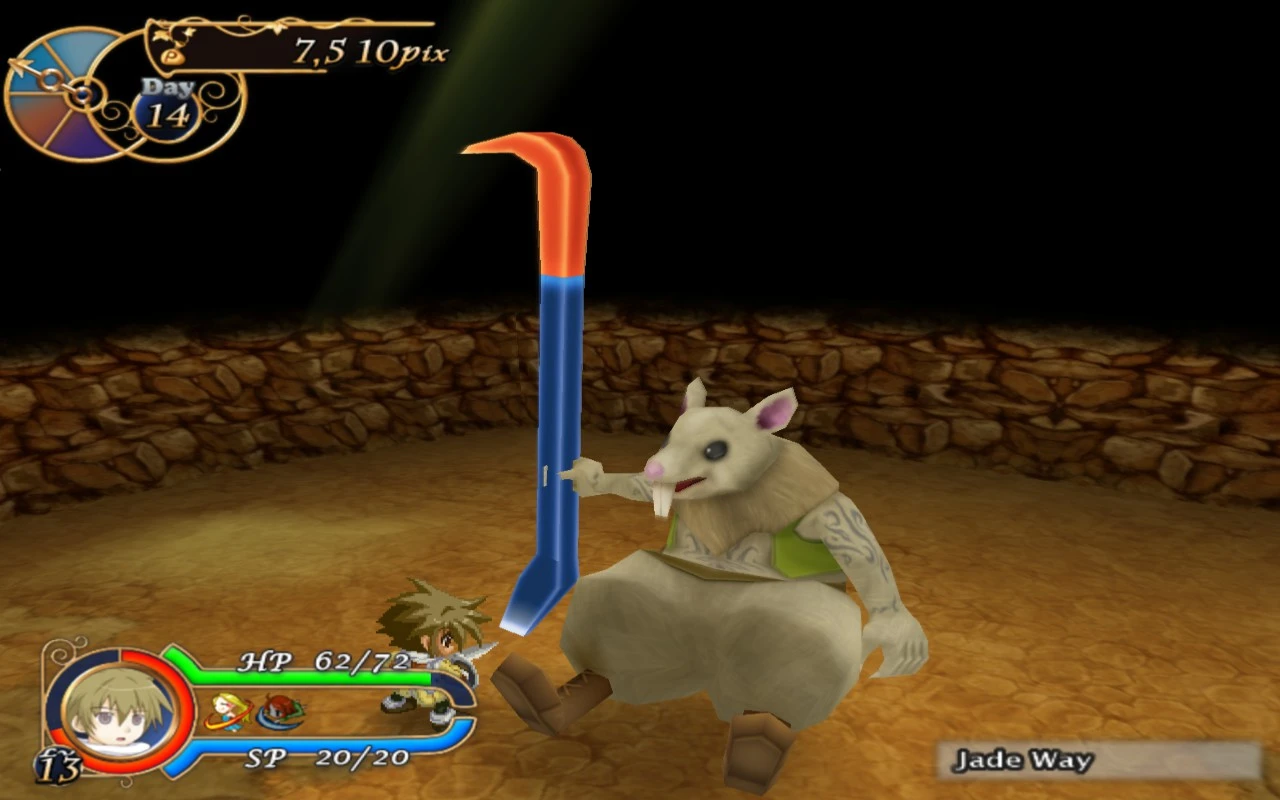Choose the red-haired party member icon
The height and width of the screenshot is (800, 1280).
pyautogui.click(x=280, y=711)
